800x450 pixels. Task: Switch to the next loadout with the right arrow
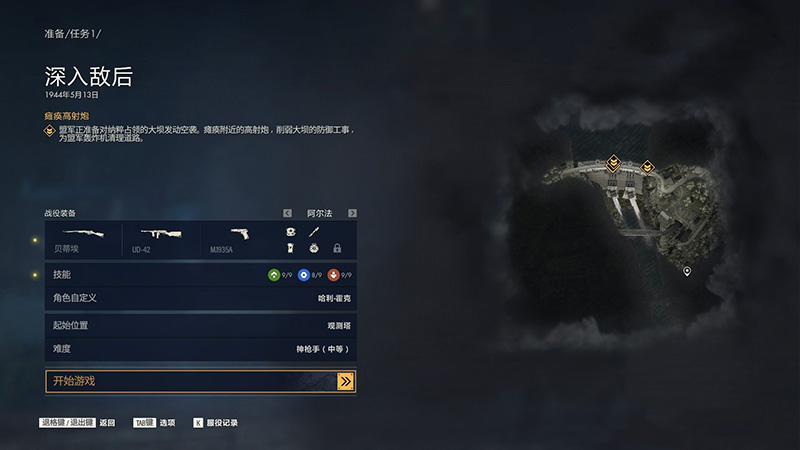tap(352, 213)
